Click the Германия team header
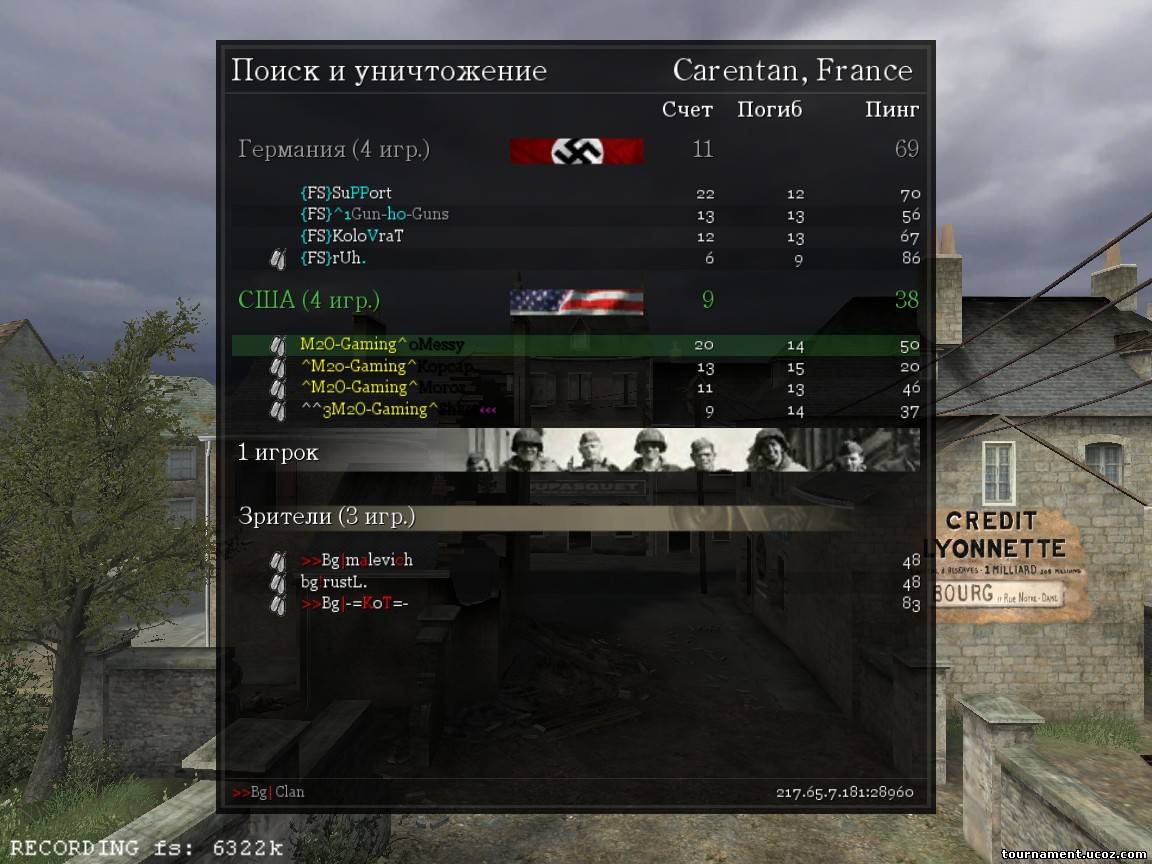Image resolution: width=1152 pixels, height=864 pixels. pos(334,150)
